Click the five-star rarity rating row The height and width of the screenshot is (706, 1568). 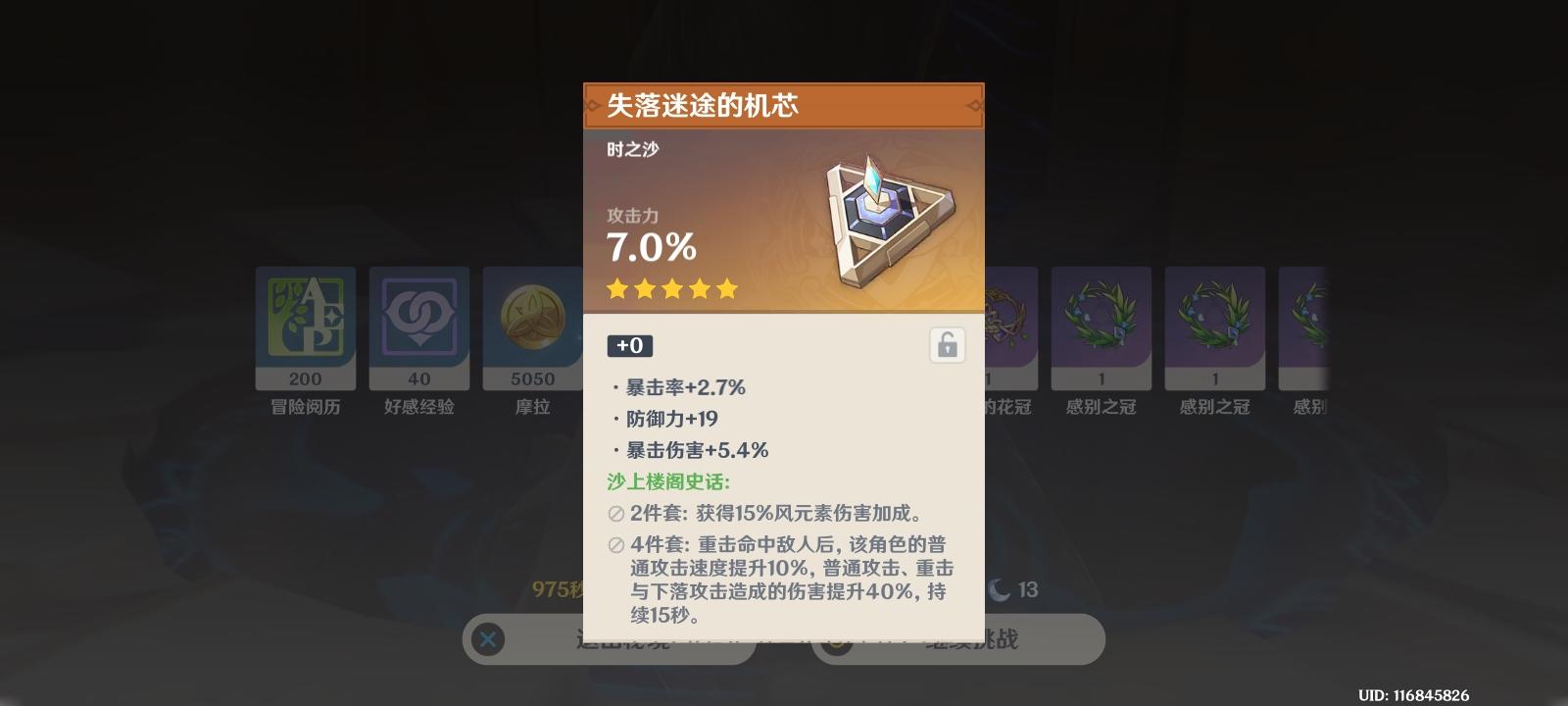point(671,288)
